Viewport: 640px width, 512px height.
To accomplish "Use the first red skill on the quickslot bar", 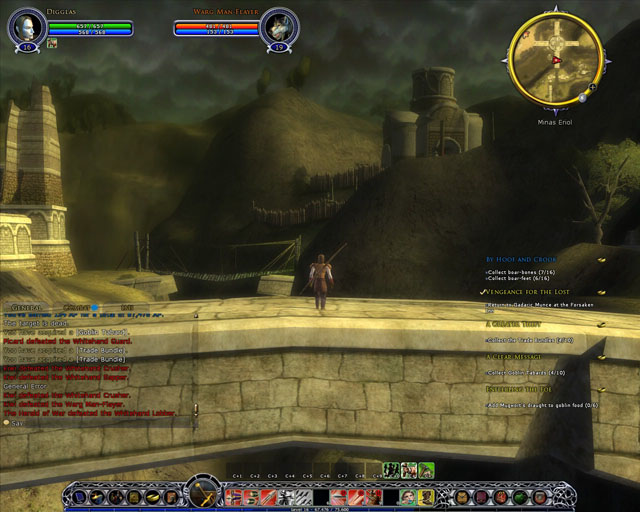I will (231, 496).
